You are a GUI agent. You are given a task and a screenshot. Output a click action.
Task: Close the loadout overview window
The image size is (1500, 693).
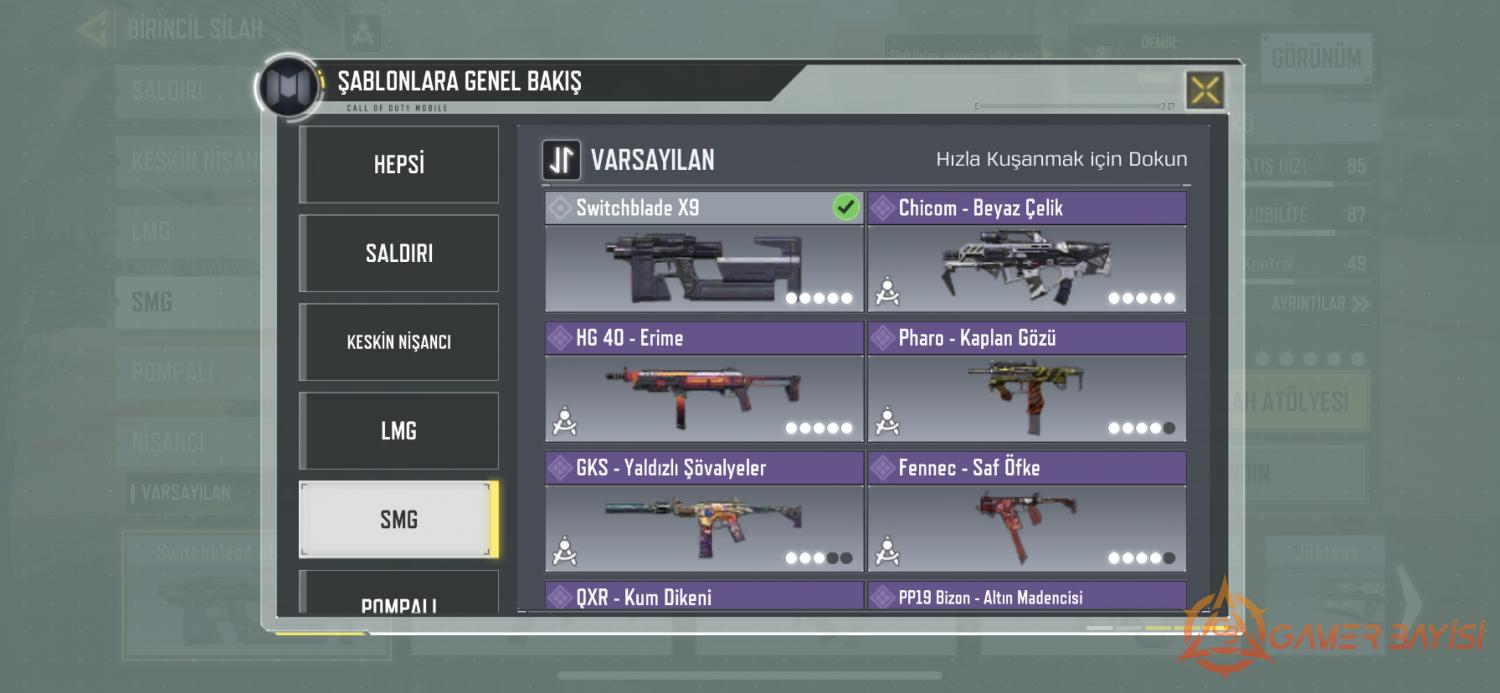click(x=1205, y=91)
